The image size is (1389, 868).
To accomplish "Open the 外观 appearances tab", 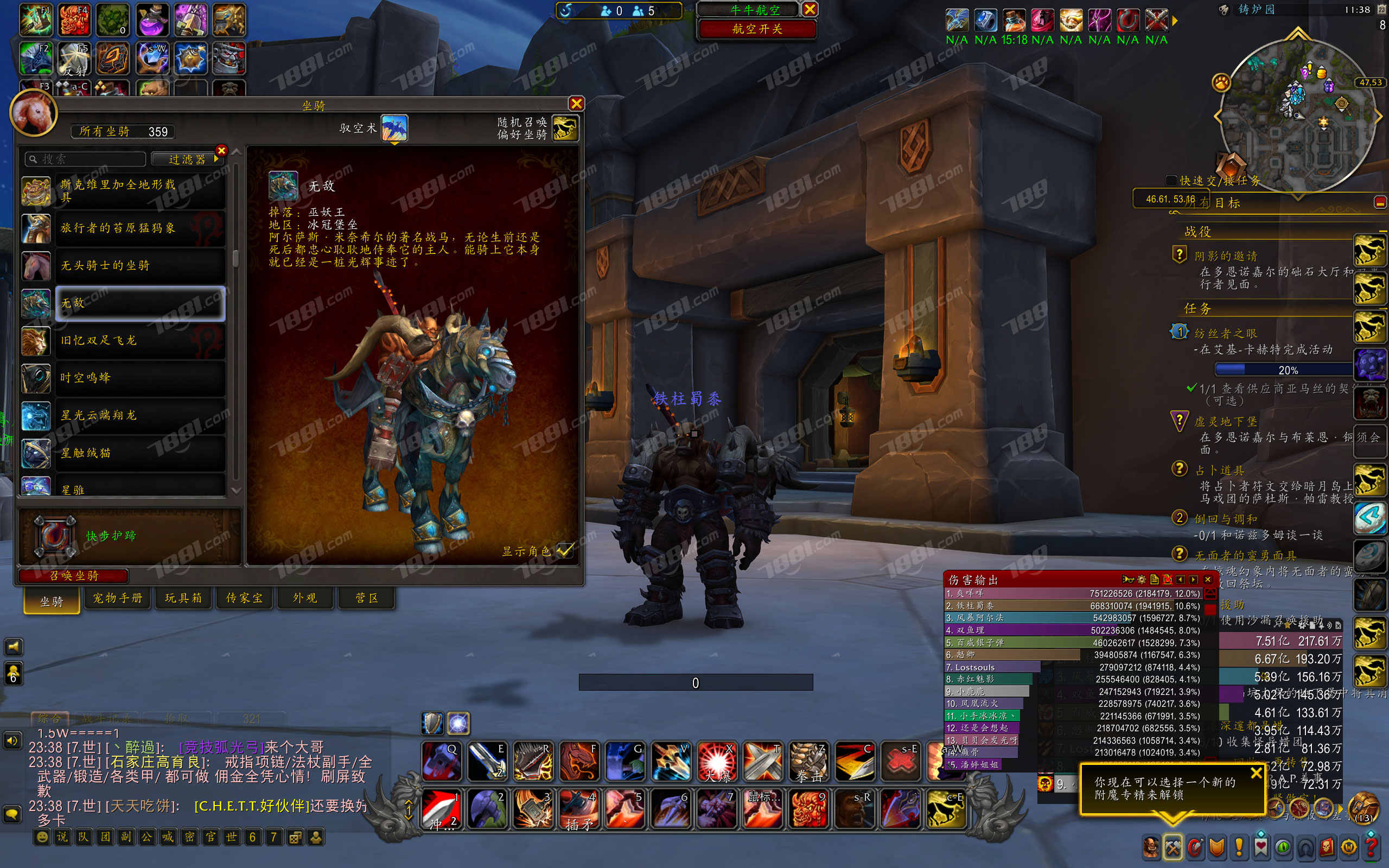I will tap(305, 598).
